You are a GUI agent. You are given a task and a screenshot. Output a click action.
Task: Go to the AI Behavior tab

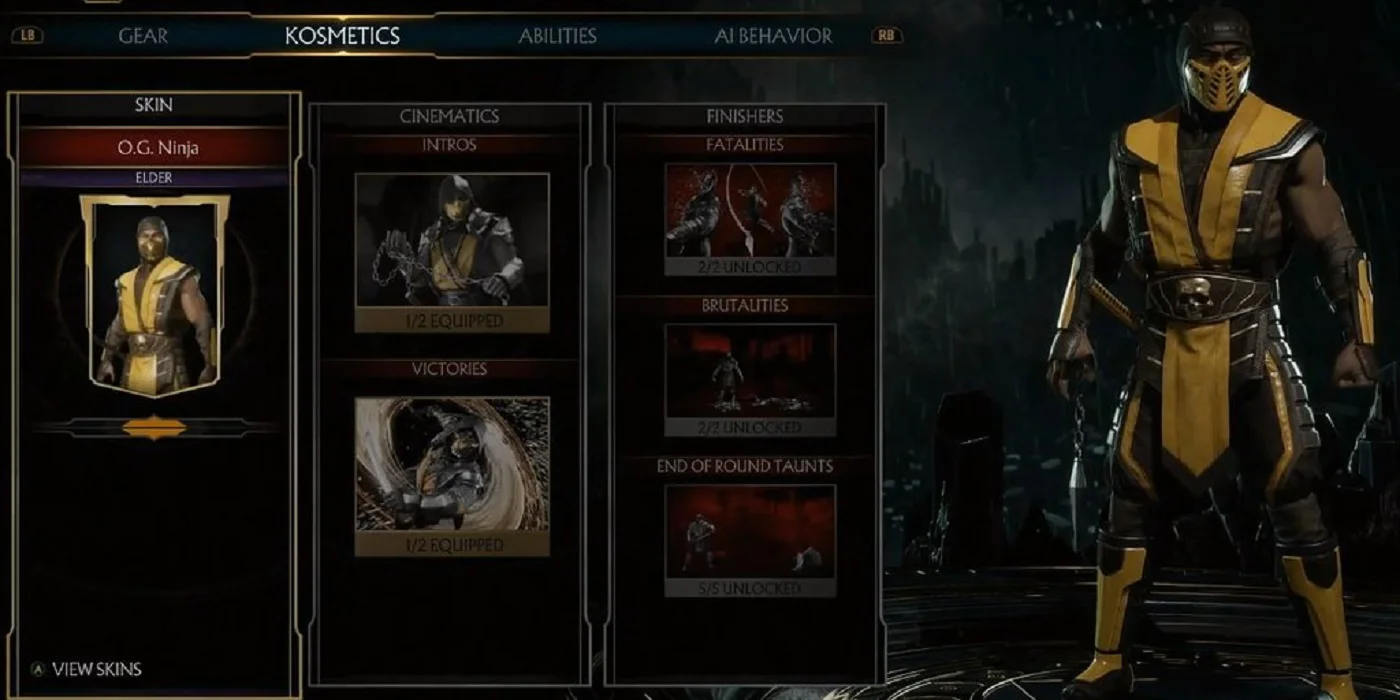pos(773,36)
